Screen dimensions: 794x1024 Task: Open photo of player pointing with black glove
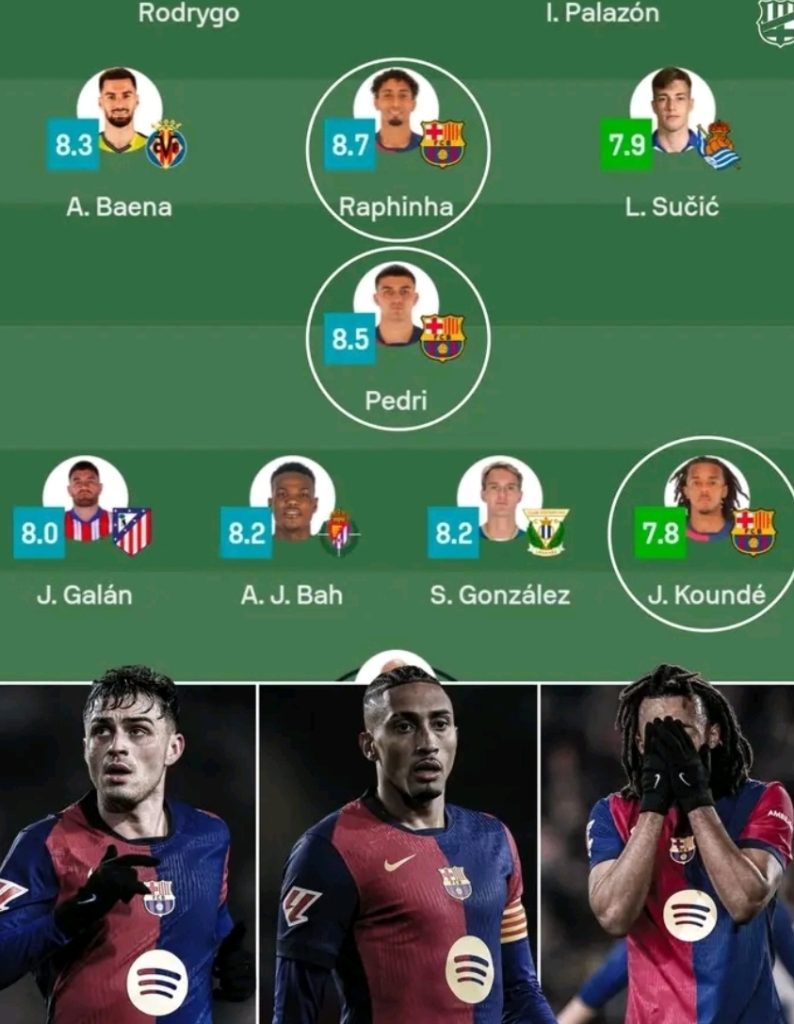click(x=127, y=852)
